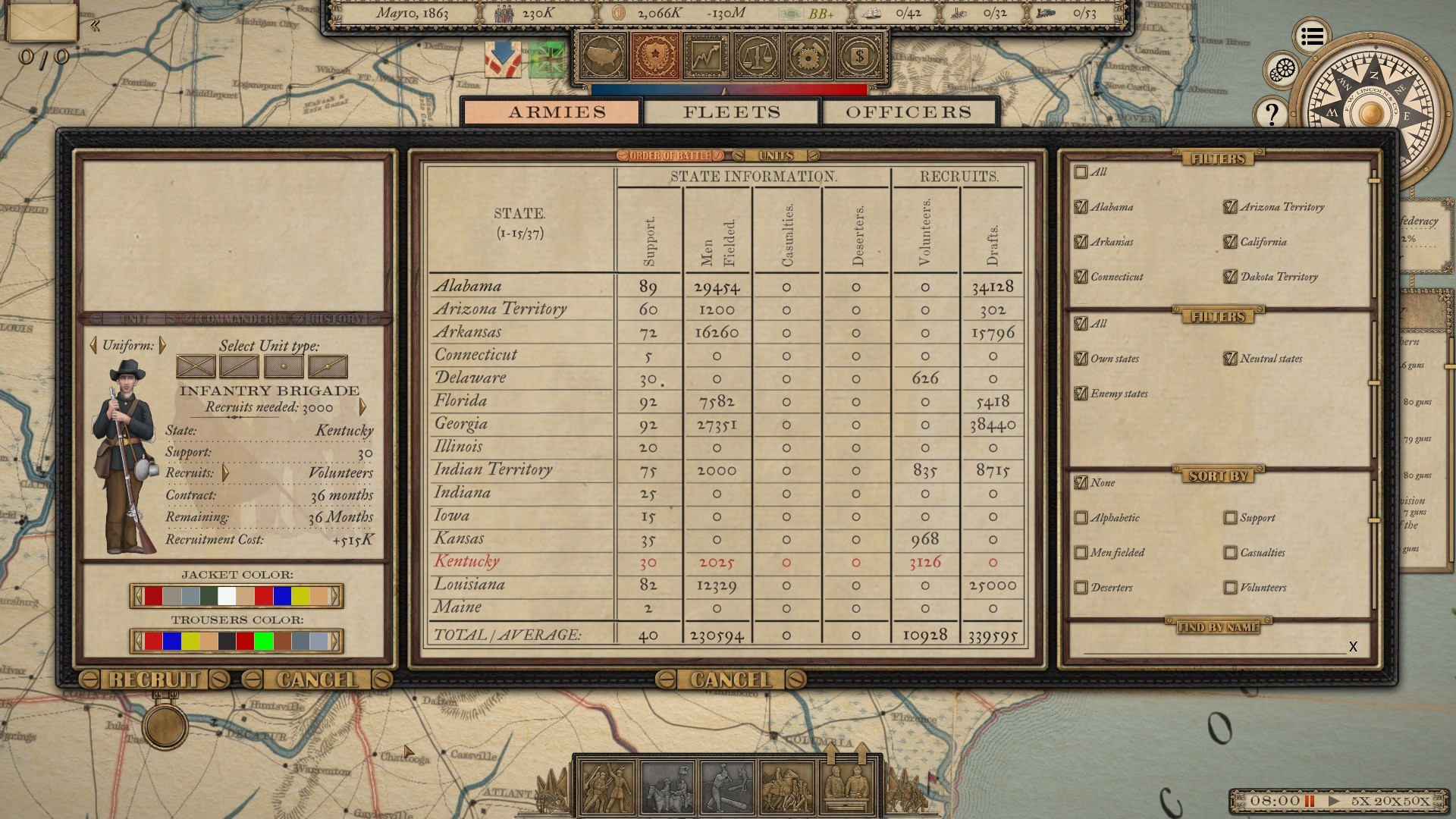Screen dimensions: 1456x819
Task: Enable sorting by Men fielded
Action: pyautogui.click(x=1080, y=553)
